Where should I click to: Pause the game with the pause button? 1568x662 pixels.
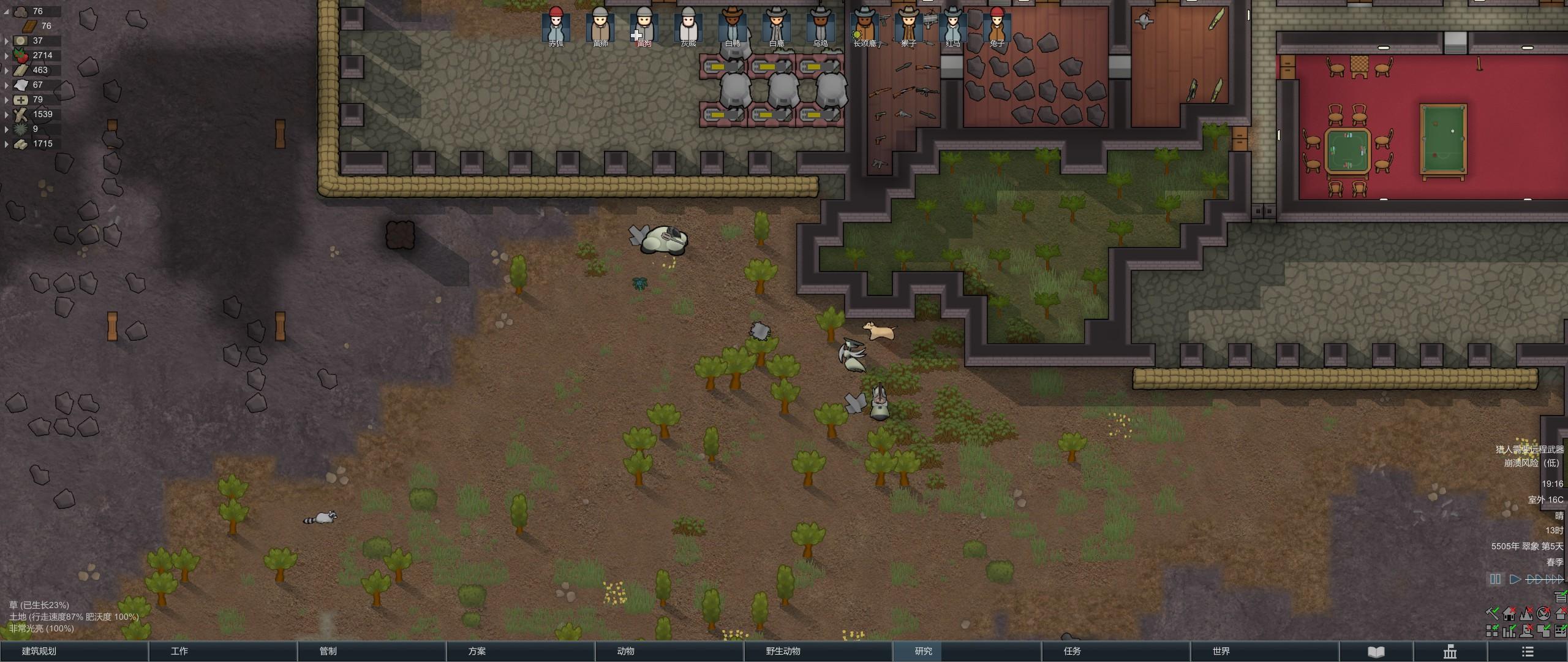click(x=1495, y=579)
